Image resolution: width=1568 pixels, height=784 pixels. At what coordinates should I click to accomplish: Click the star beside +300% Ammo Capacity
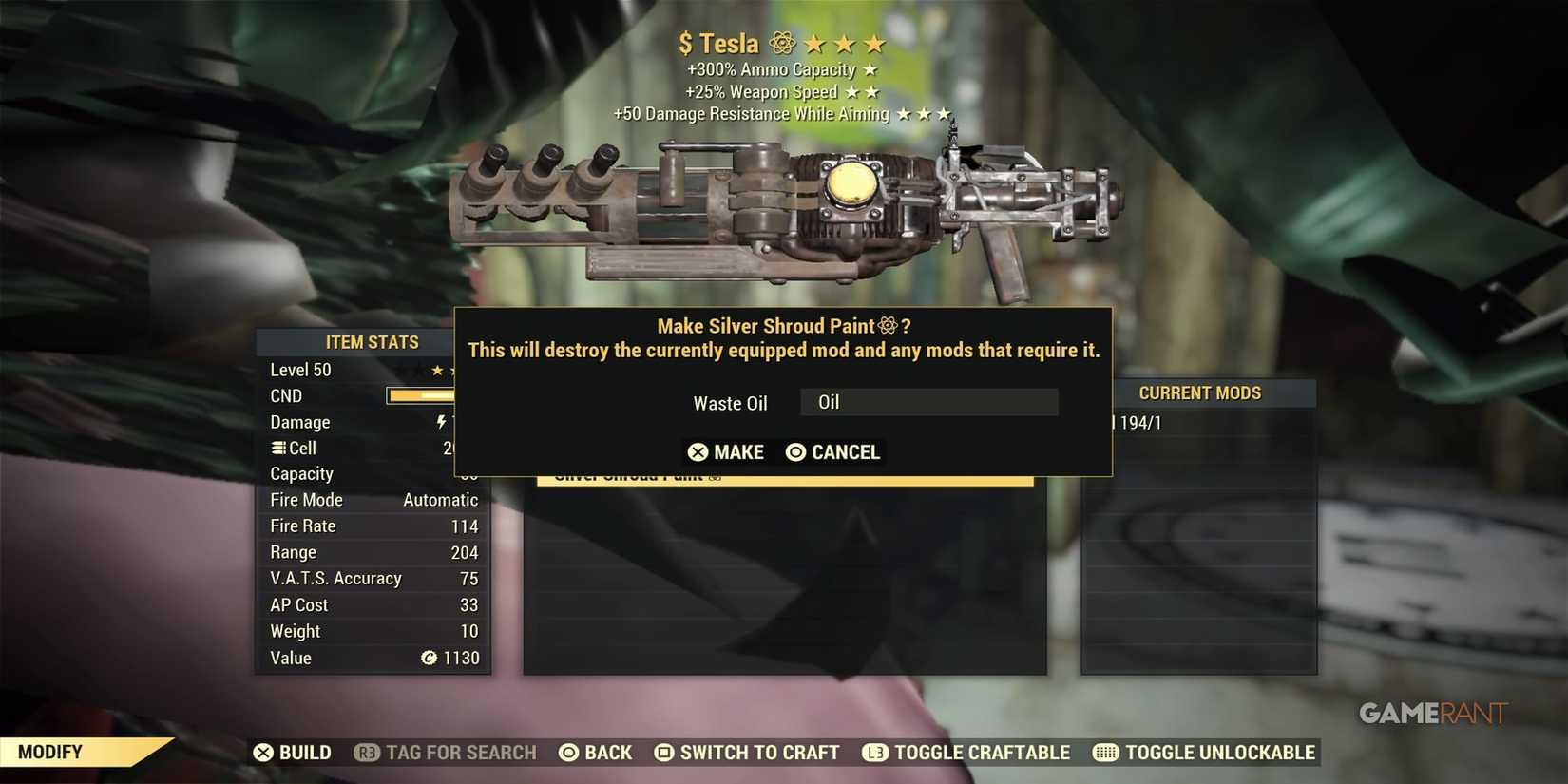pos(870,68)
